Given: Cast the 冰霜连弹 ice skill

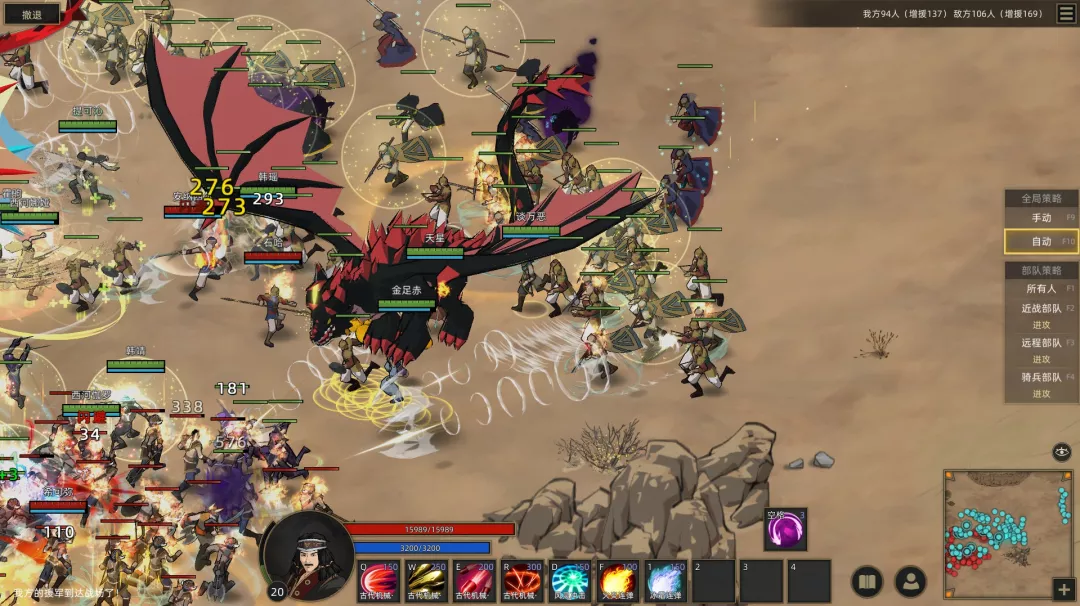Looking at the screenshot, I should click(x=665, y=581).
